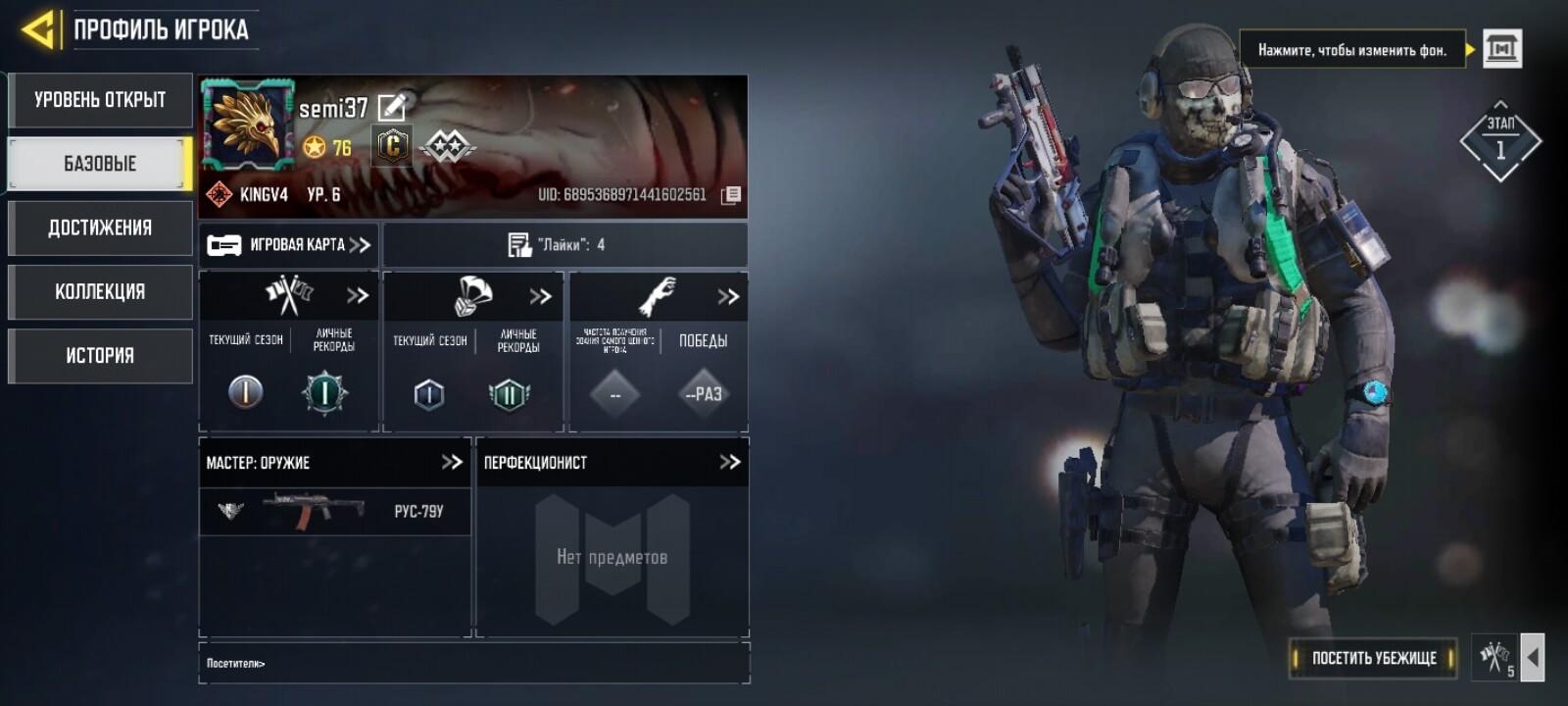Change the profile background
Image resolution: width=1568 pixels, height=706 pixels.
click(1501, 48)
